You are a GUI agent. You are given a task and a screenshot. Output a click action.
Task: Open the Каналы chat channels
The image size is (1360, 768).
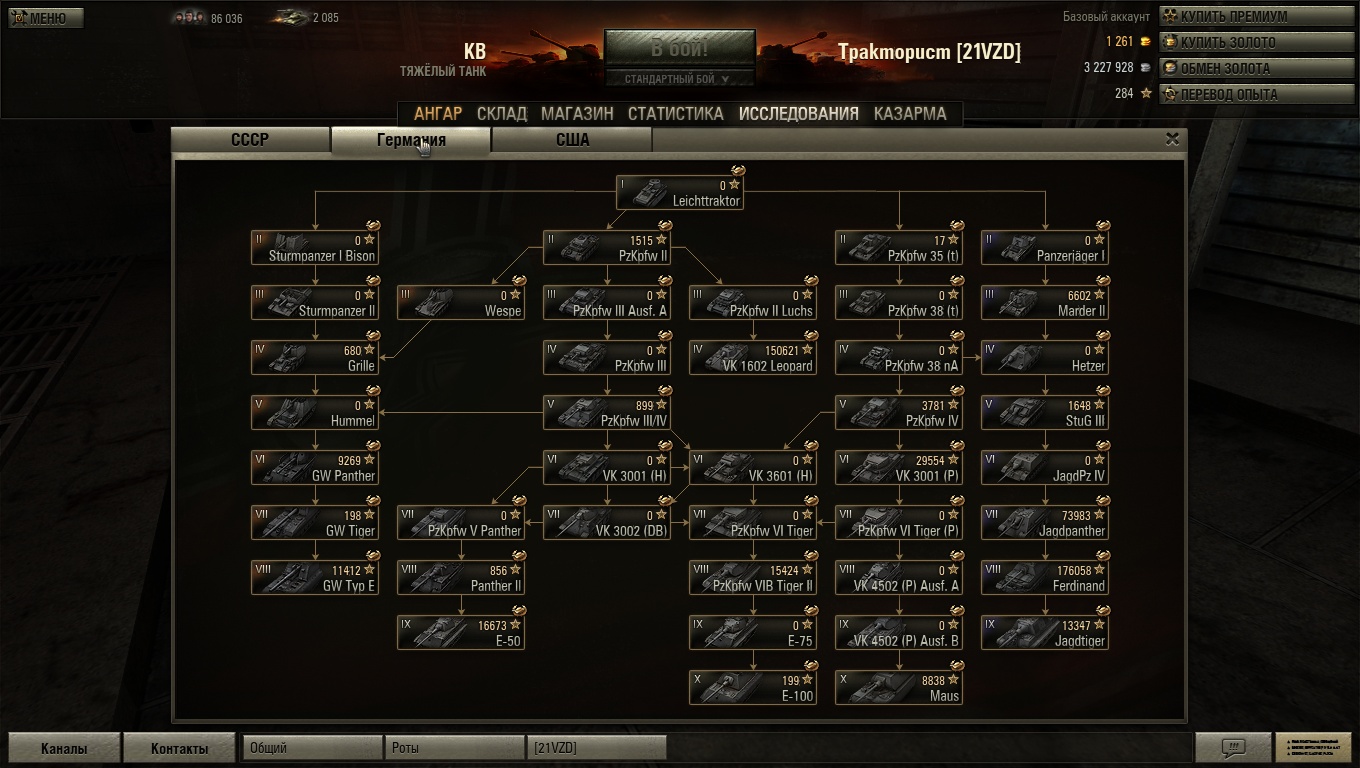click(64, 748)
